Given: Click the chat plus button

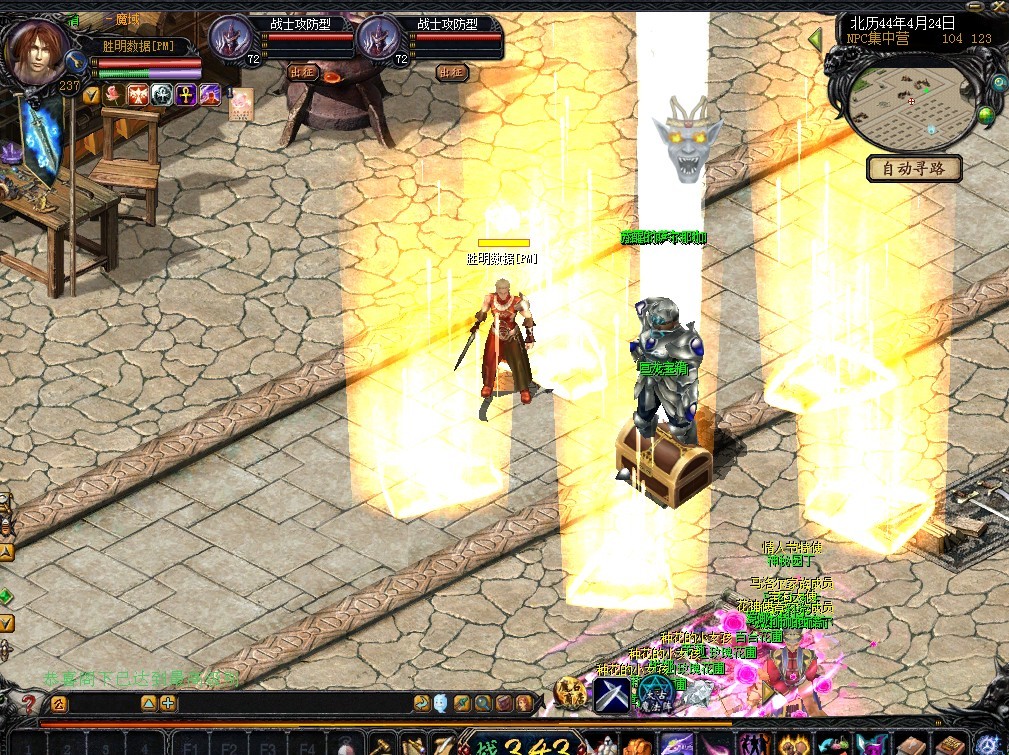Looking at the screenshot, I should coord(168,703).
